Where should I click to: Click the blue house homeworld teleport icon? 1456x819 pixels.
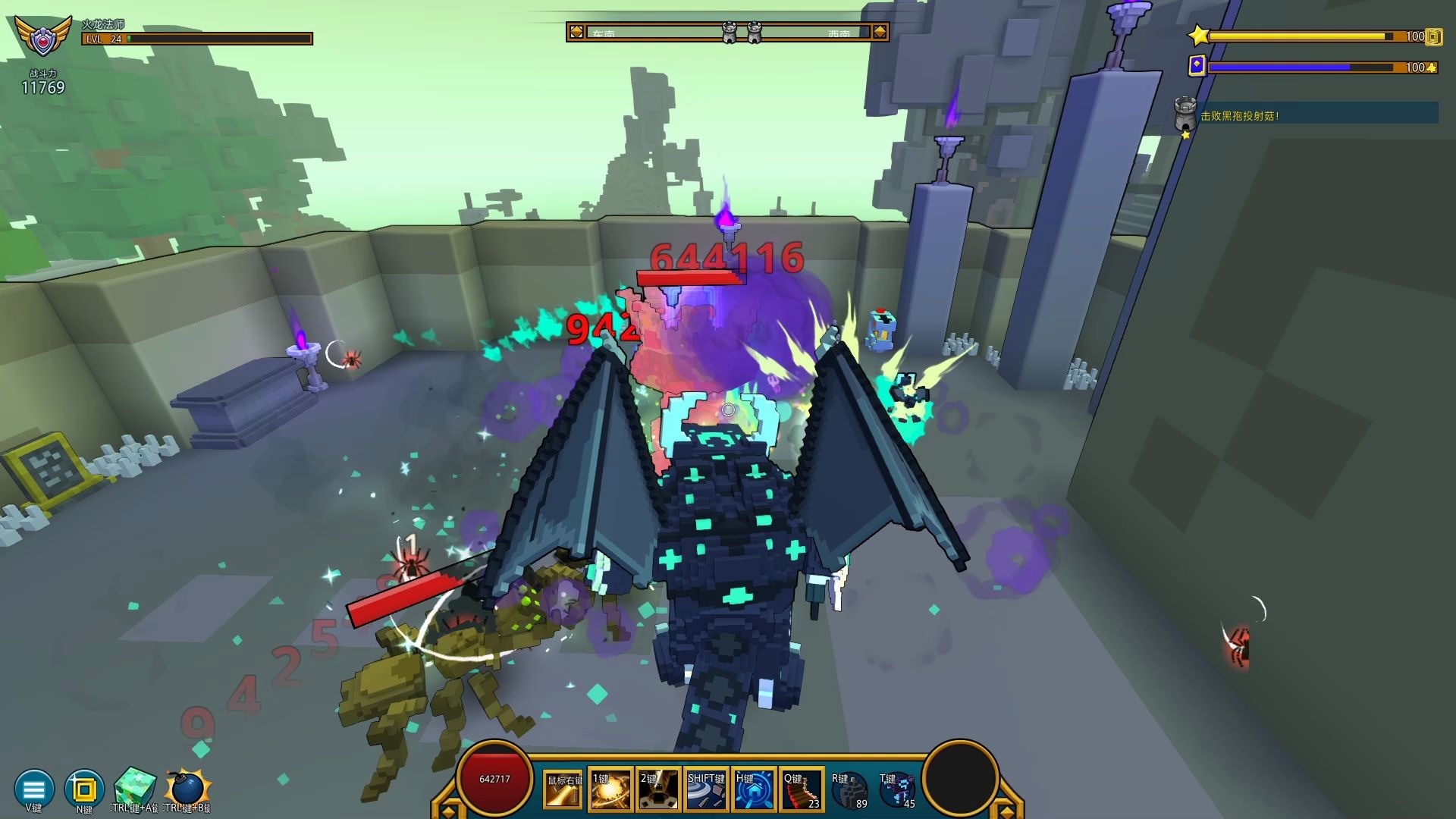(x=754, y=789)
